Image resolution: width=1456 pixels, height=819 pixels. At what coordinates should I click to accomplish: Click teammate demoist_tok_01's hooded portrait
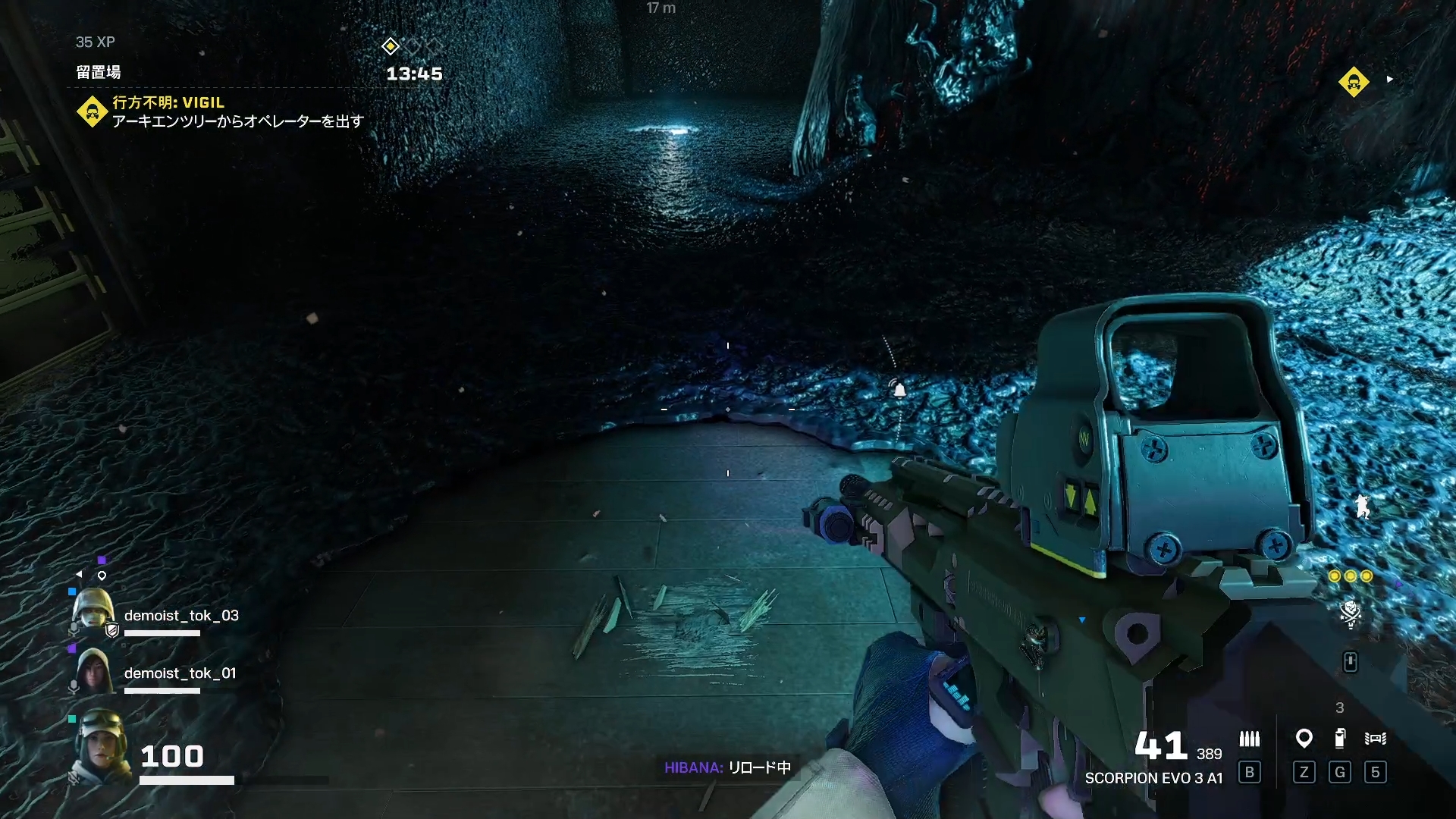[93, 670]
